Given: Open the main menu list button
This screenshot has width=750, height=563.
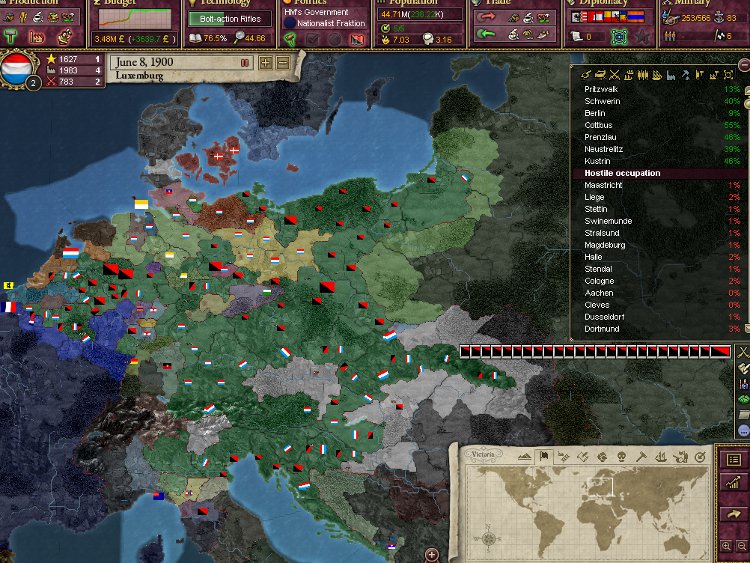Looking at the screenshot, I should (735, 459).
